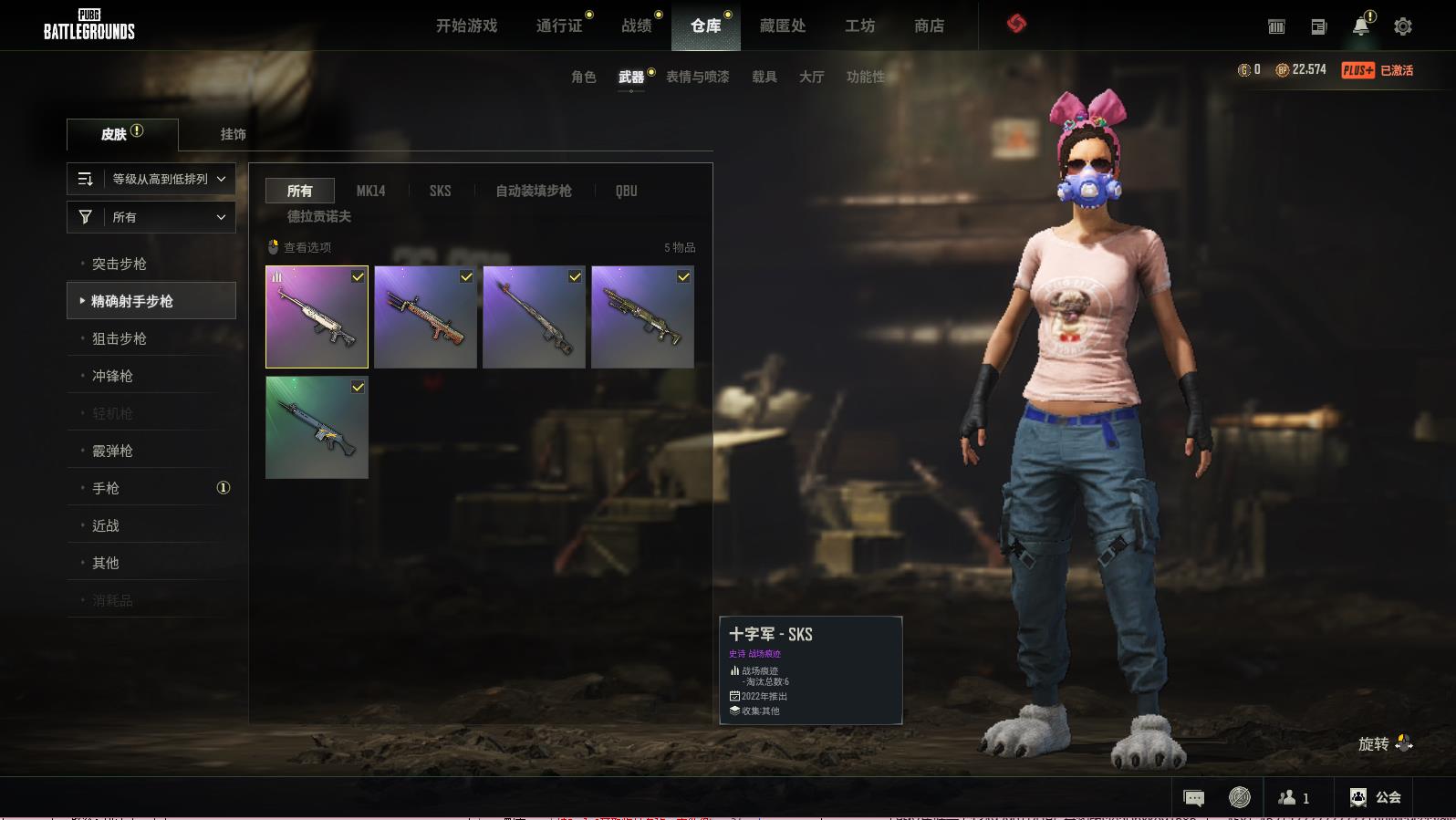Select the 载具 vehicle sub-tab
The width and height of the screenshot is (1456, 820).
pyautogui.click(x=764, y=77)
